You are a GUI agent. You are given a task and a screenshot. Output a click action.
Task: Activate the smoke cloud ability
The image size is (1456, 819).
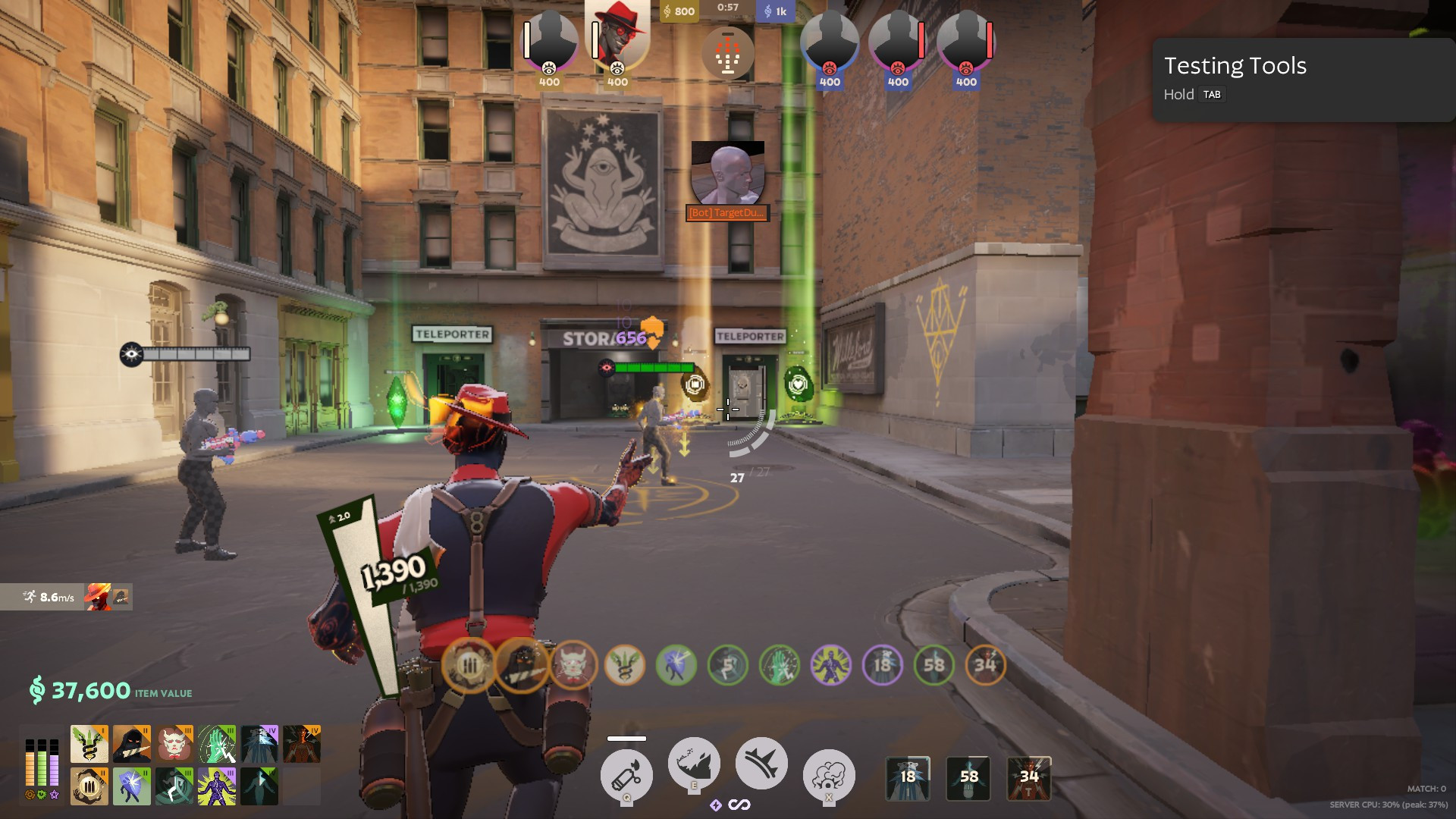tap(828, 775)
